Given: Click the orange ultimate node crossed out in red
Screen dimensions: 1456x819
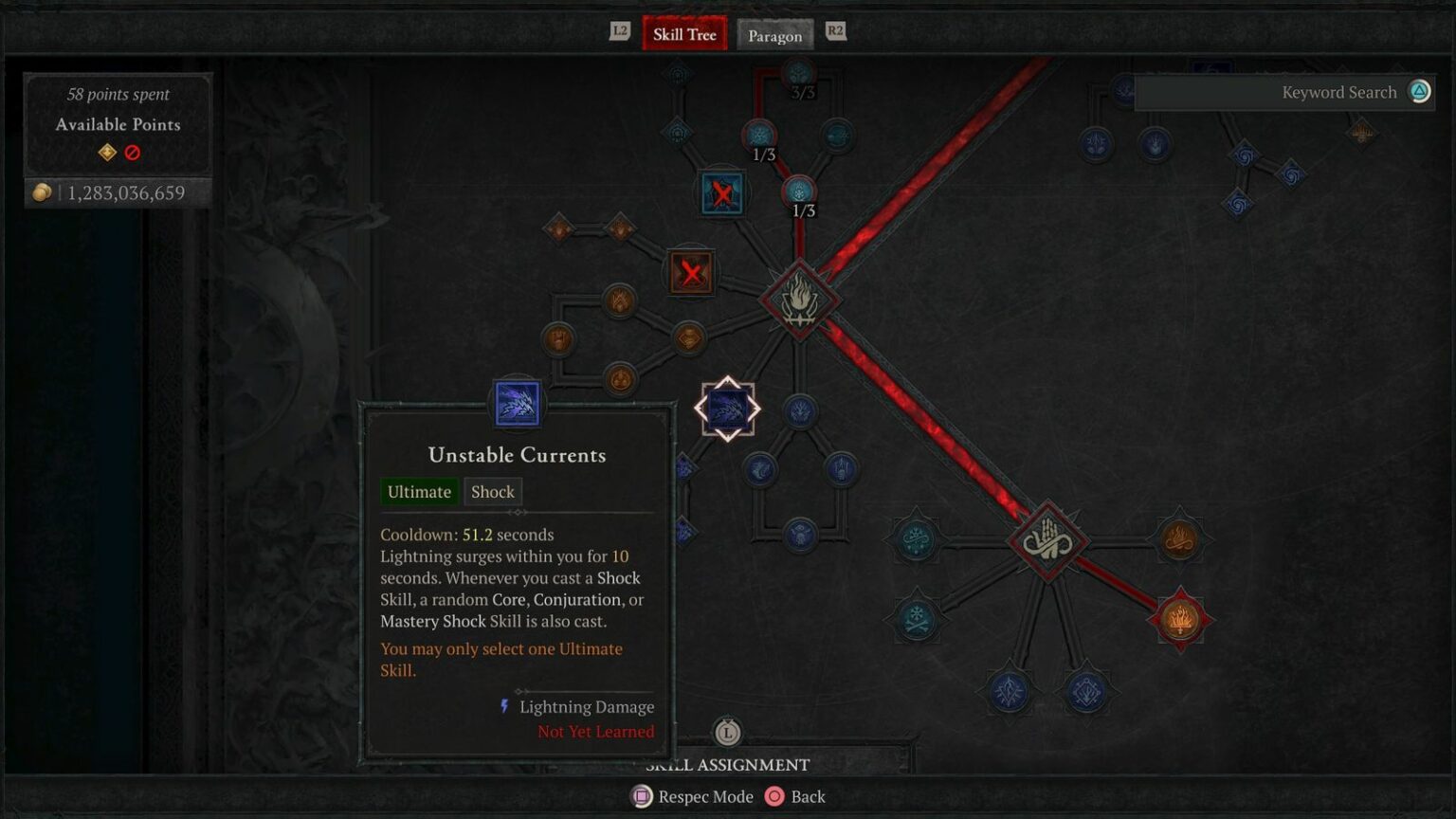Looking at the screenshot, I should (691, 274).
